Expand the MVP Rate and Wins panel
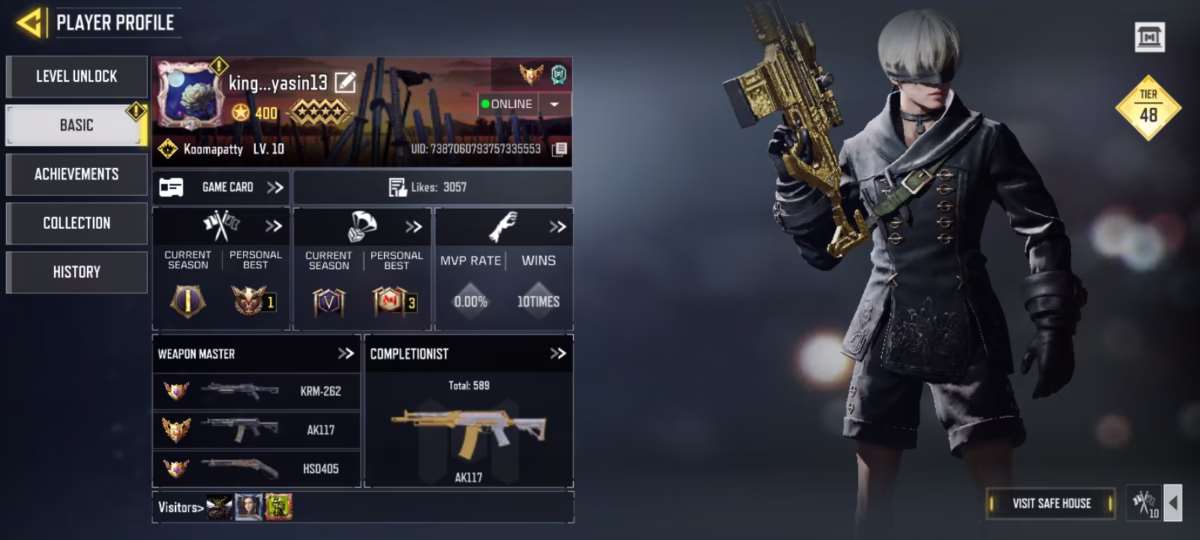The image size is (1200, 540). [557, 227]
